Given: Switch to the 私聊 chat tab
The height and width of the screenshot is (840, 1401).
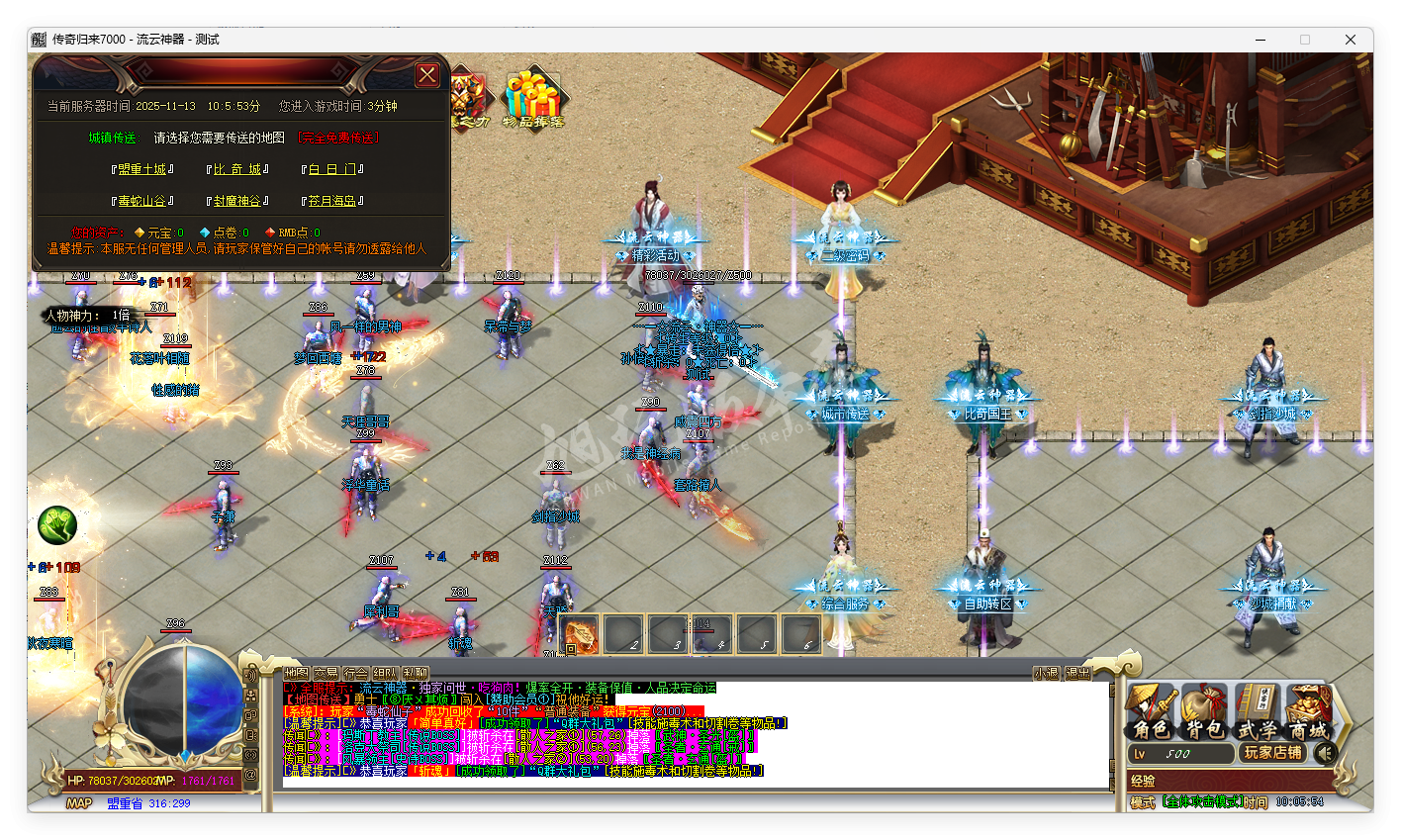Looking at the screenshot, I should click(415, 674).
